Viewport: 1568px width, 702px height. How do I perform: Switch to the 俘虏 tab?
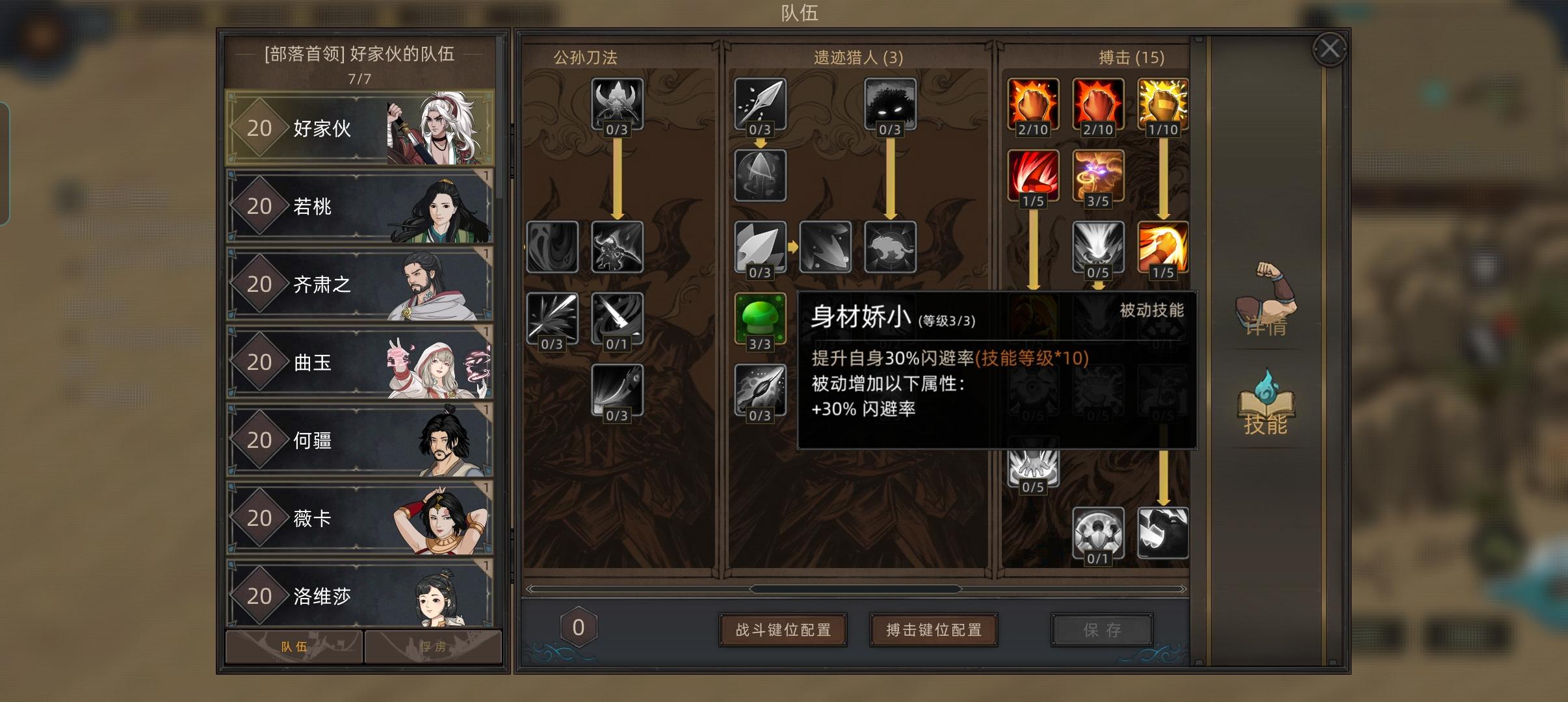click(432, 646)
